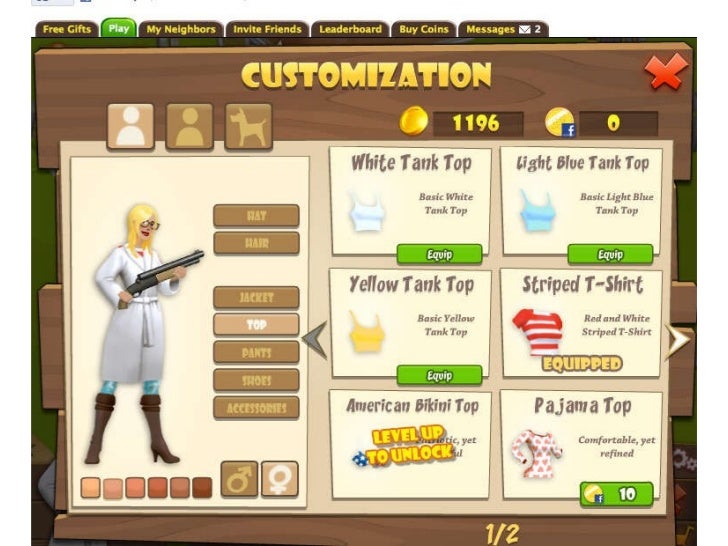Choose the Hair category
The width and height of the screenshot is (728, 546).
click(256, 243)
